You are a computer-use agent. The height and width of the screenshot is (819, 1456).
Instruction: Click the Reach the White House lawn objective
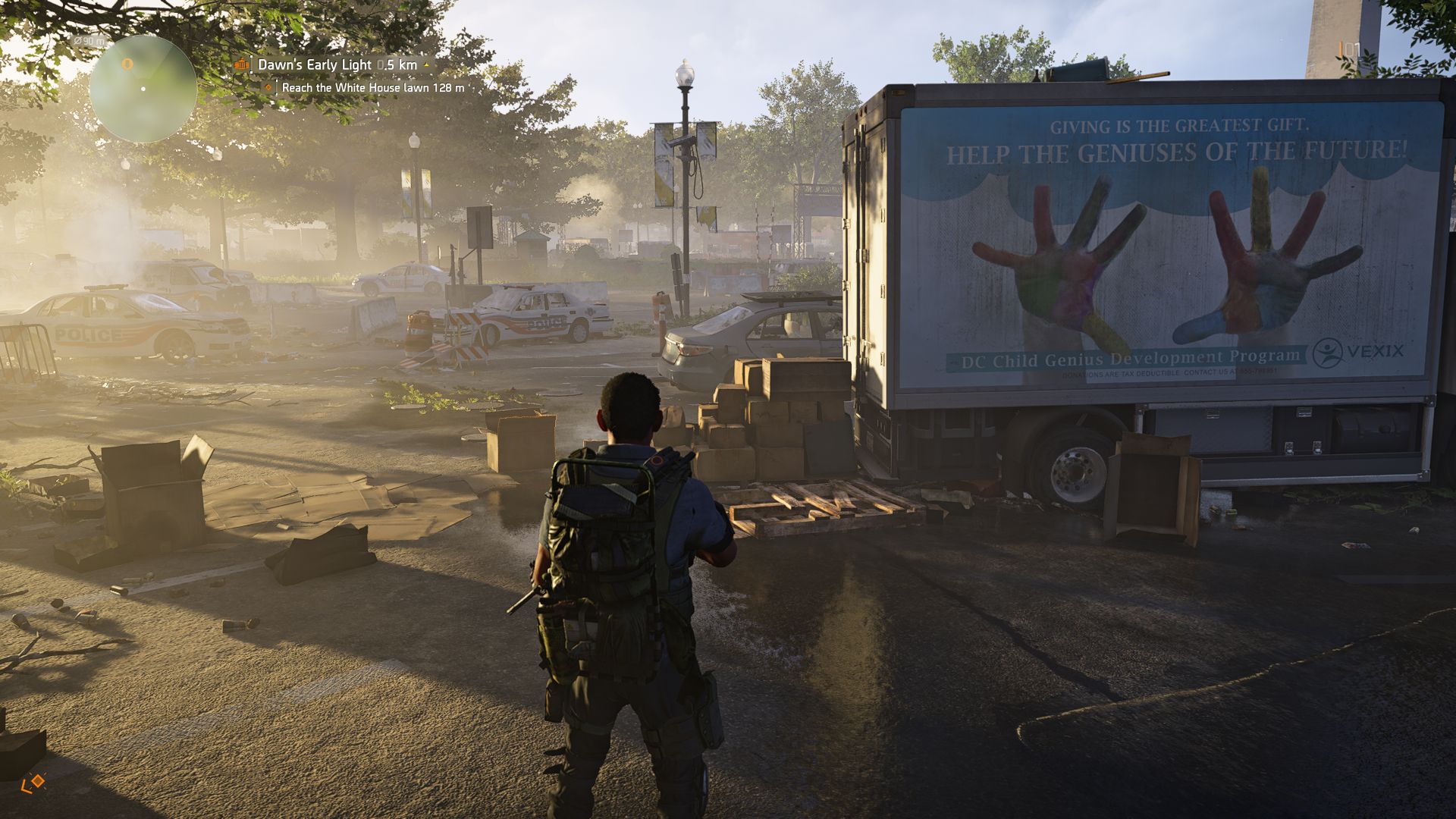click(372, 88)
